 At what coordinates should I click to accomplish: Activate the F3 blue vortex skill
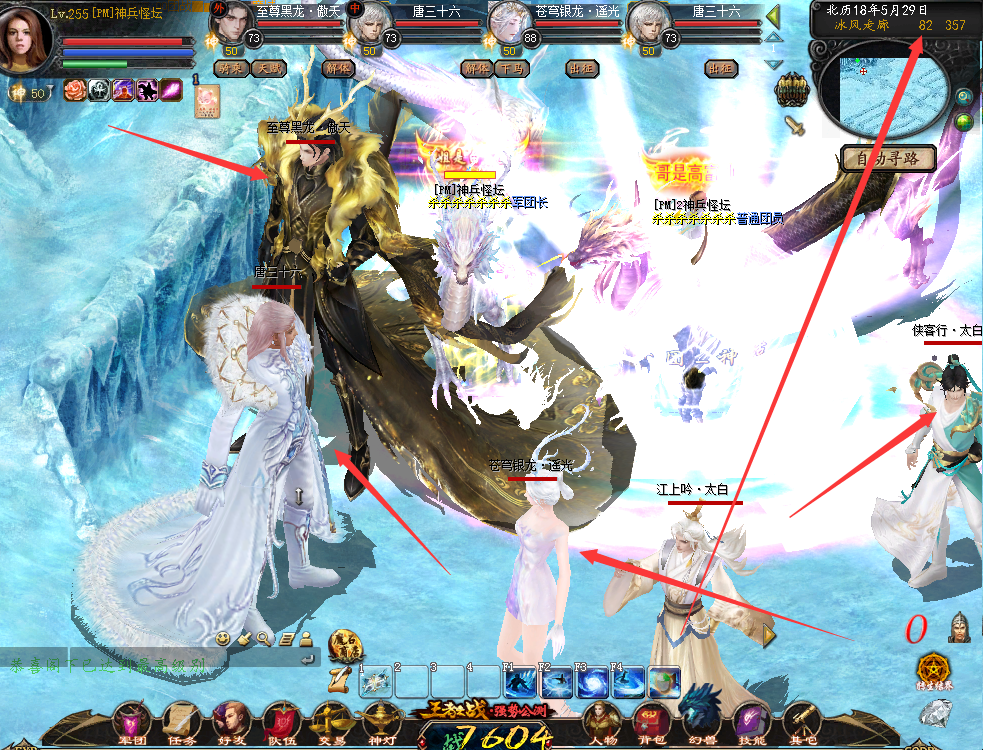click(591, 683)
